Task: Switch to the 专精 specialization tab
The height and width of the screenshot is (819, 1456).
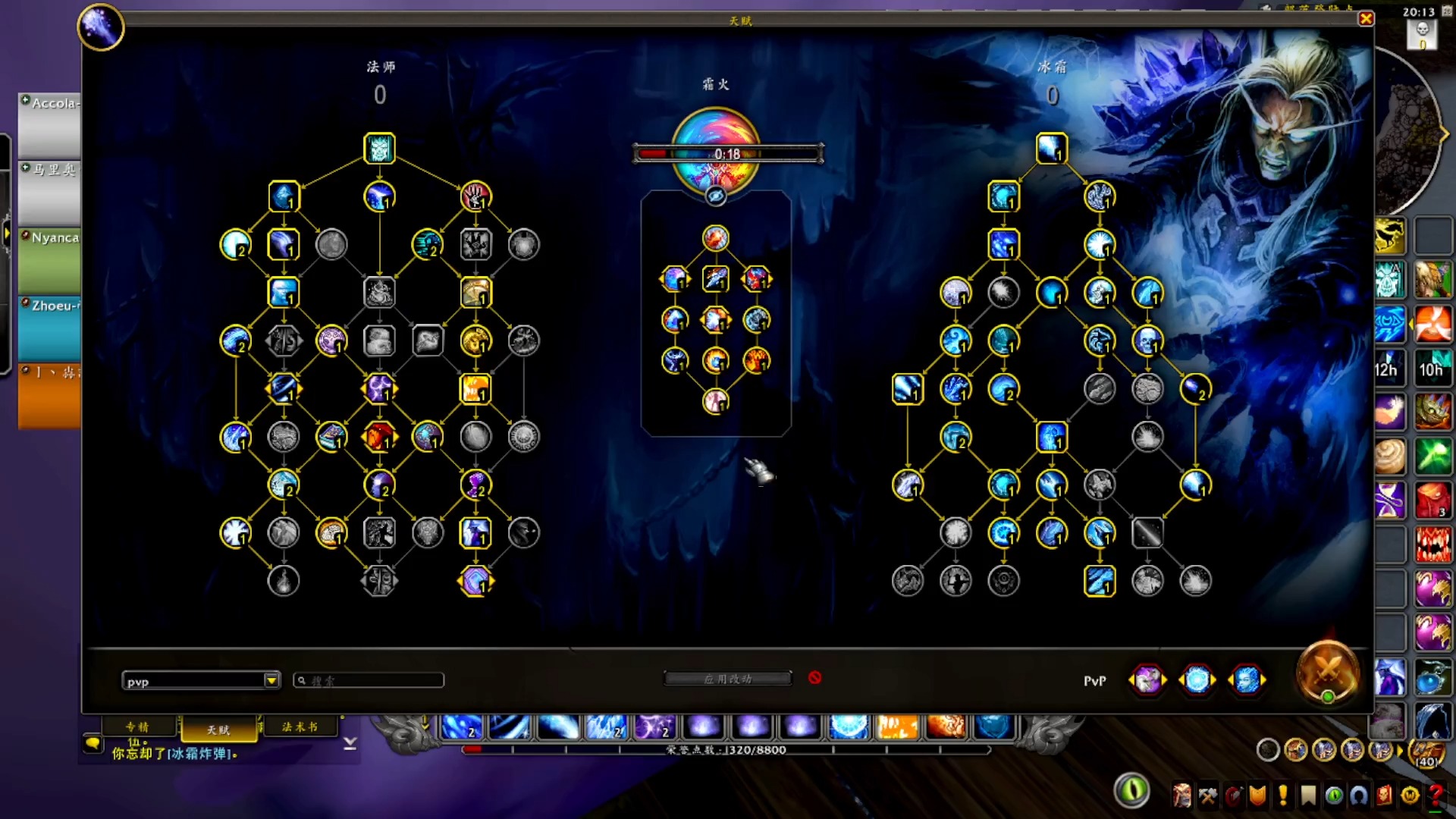Action: coord(138,727)
